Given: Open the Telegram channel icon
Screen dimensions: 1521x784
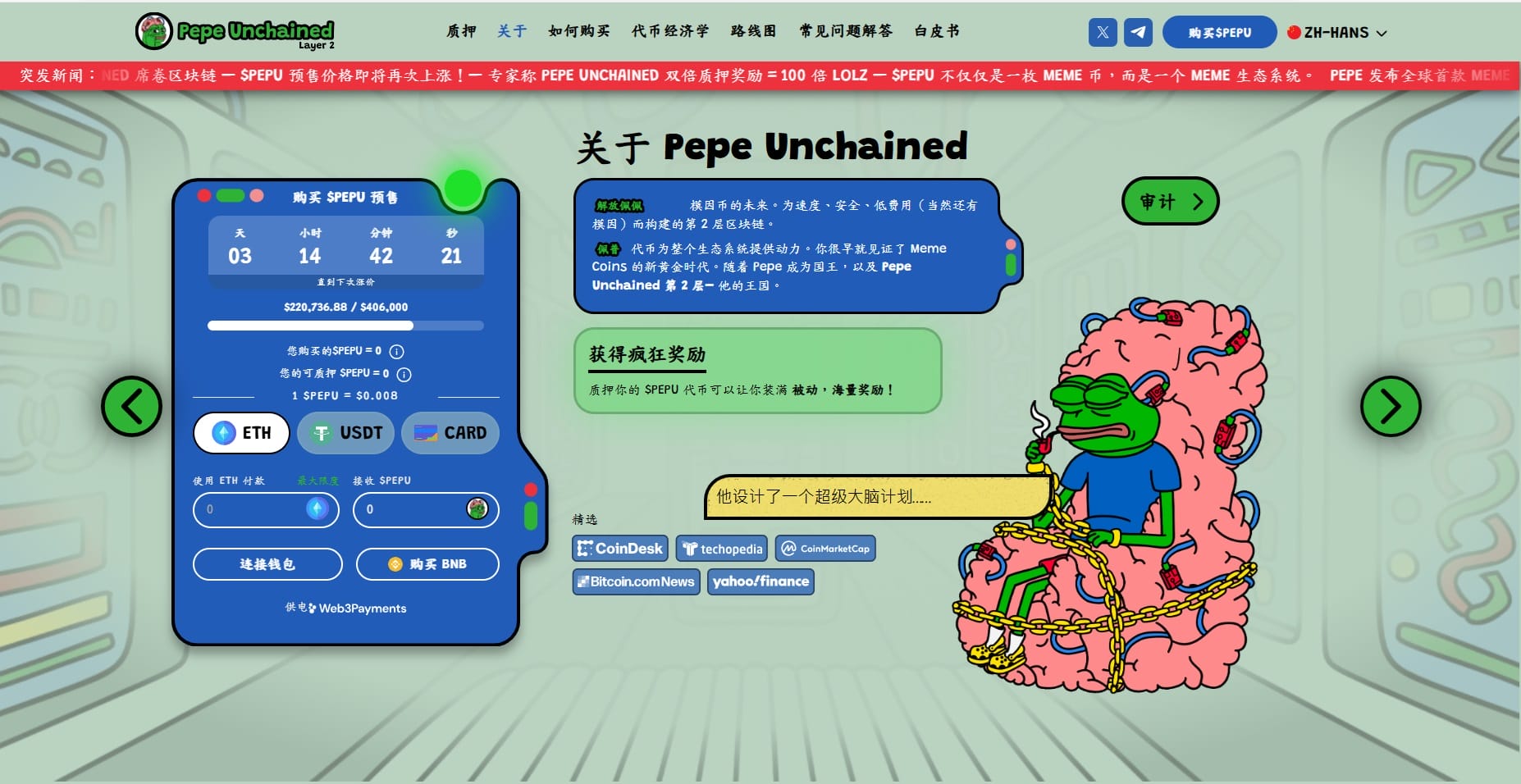Looking at the screenshot, I should tap(1138, 33).
